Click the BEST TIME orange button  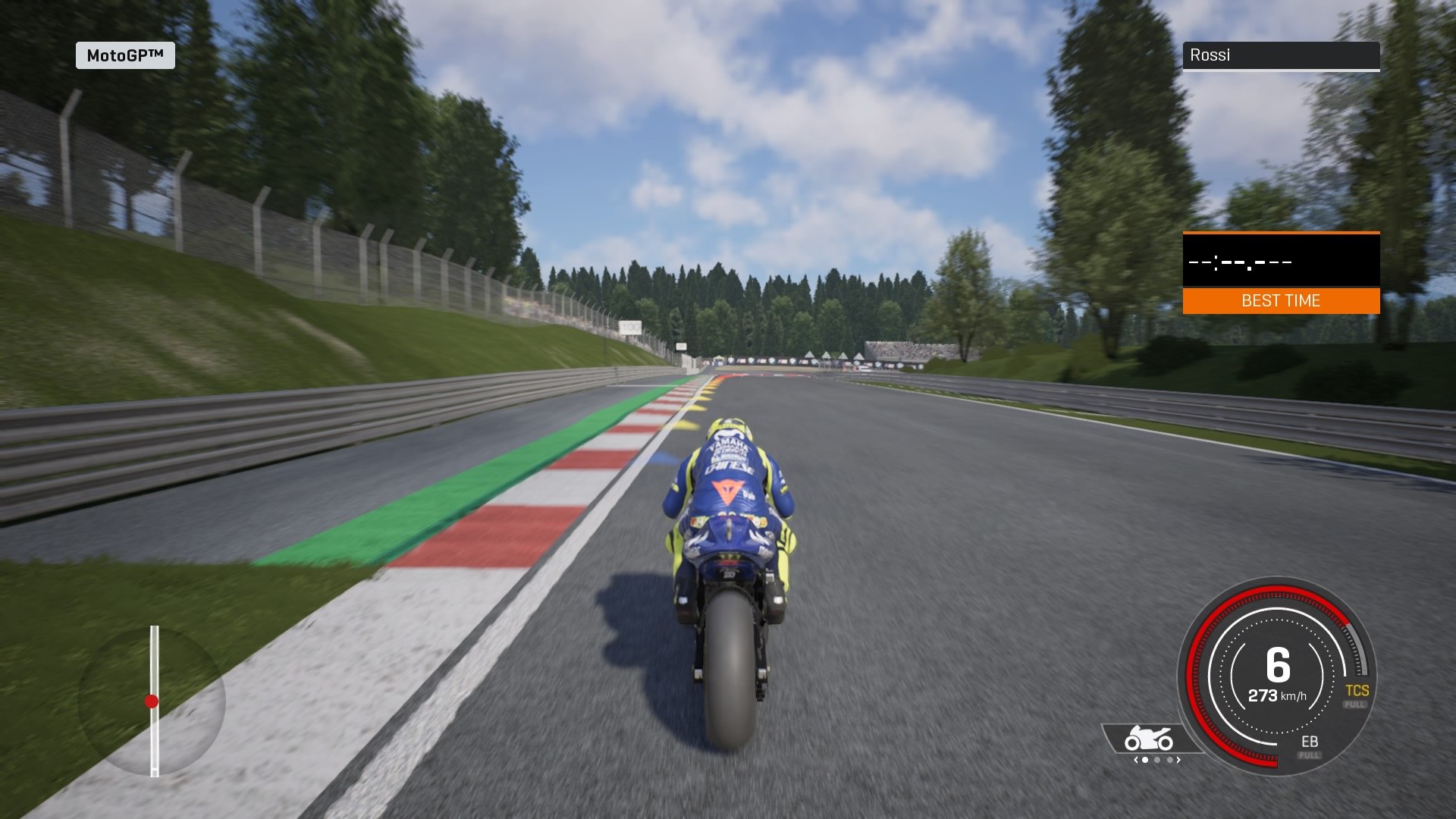point(1282,301)
